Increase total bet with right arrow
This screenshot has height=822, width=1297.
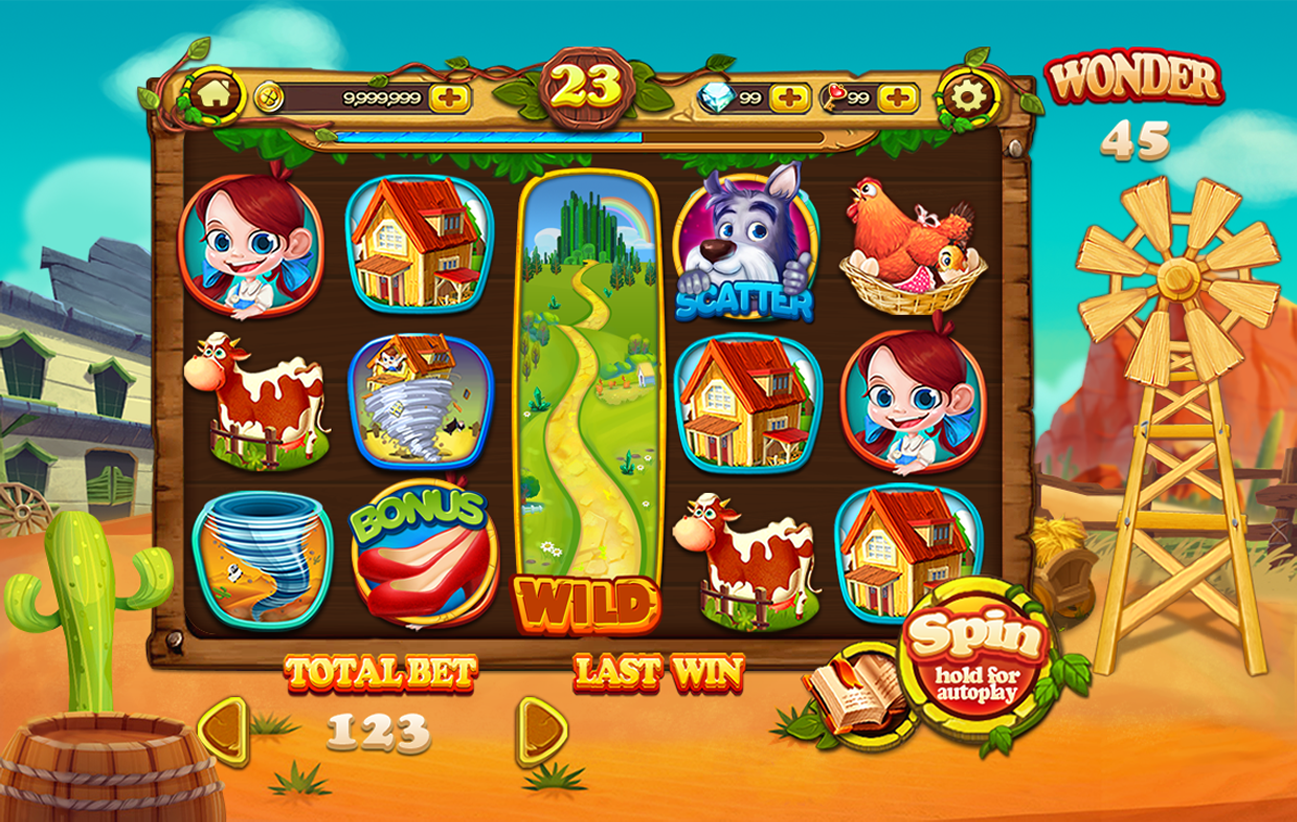pyautogui.click(x=541, y=731)
